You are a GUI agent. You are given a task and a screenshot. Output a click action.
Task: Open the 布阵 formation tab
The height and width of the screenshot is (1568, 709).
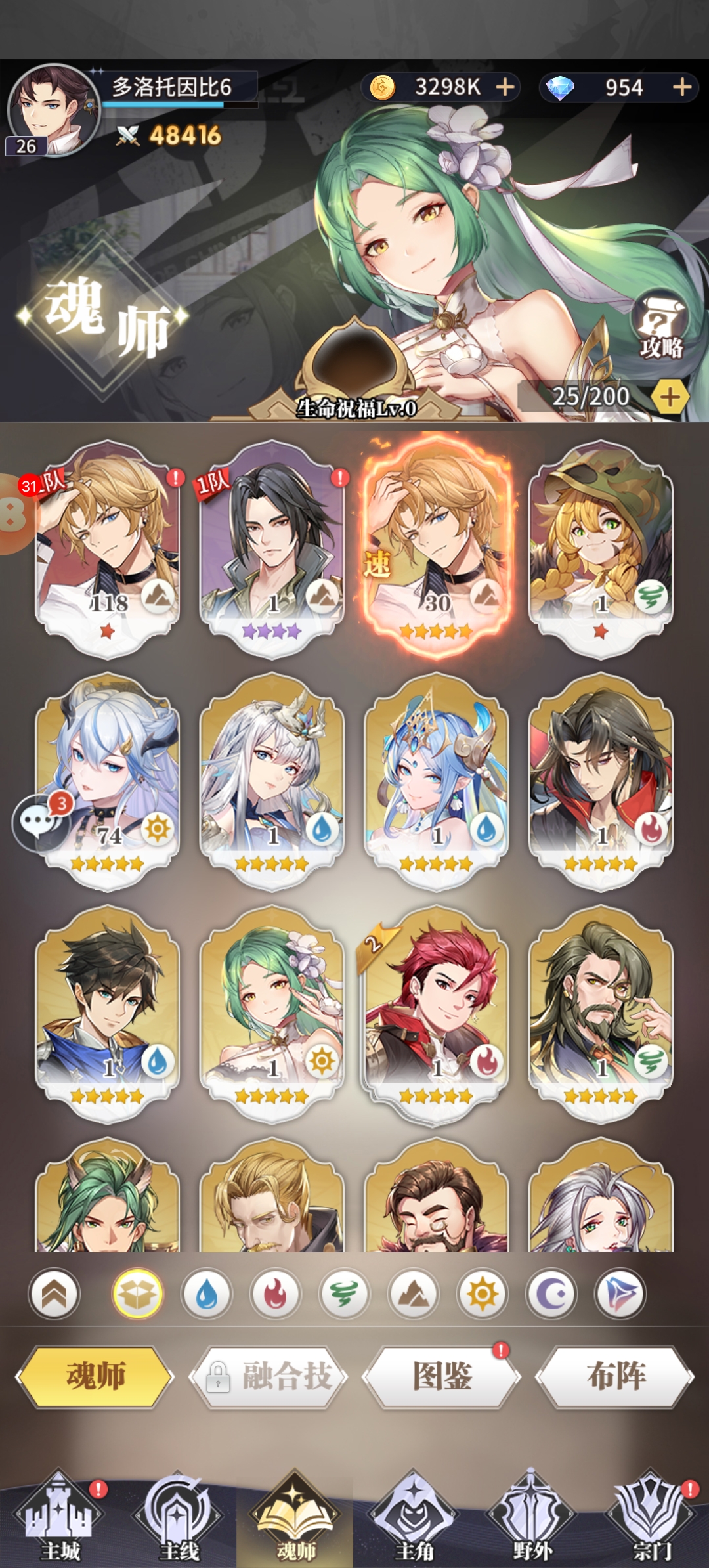coord(615,1376)
